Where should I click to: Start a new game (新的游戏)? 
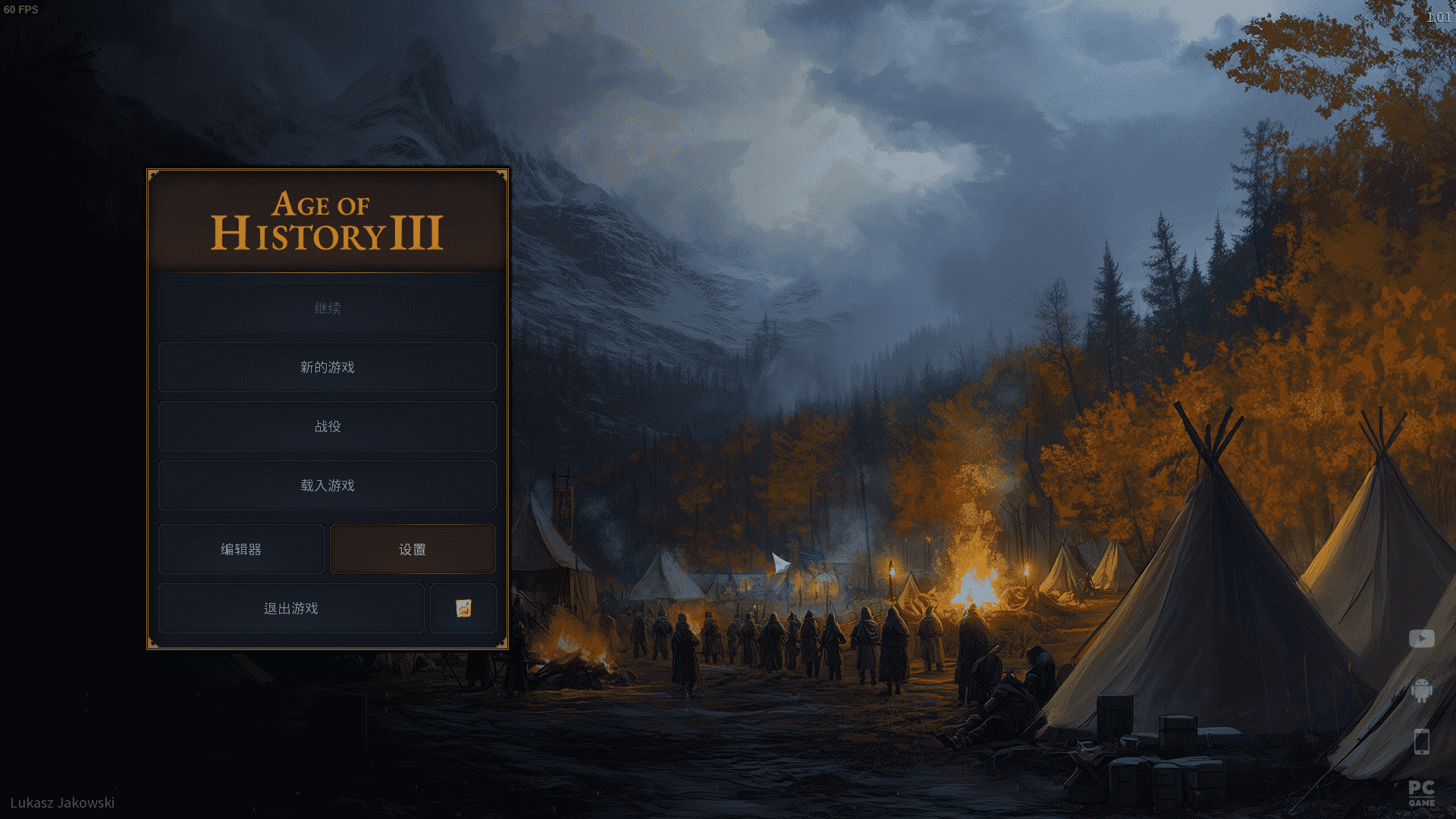[x=328, y=367]
